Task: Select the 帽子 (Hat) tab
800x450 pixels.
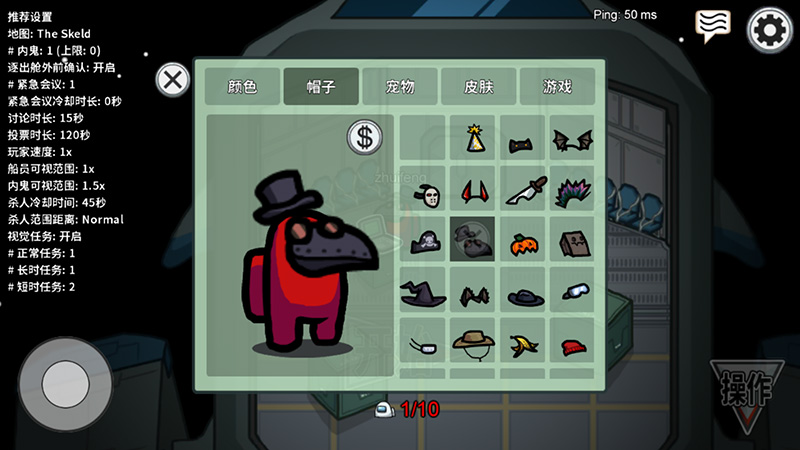Action: [x=321, y=86]
